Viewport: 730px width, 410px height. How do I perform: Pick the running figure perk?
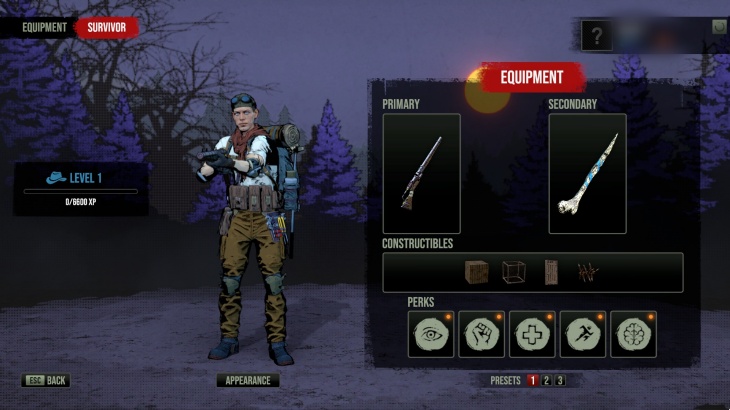click(582, 334)
